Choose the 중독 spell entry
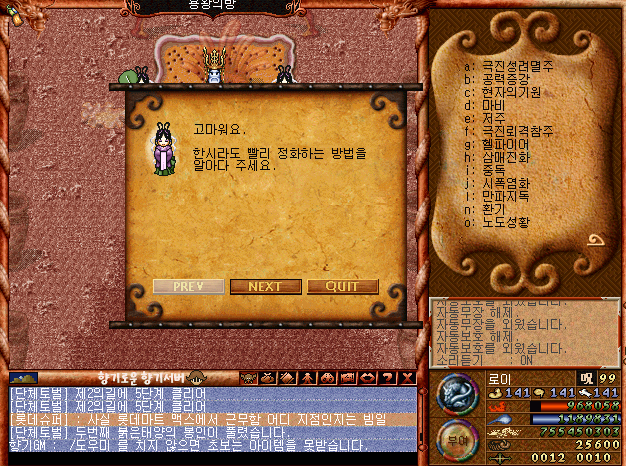 pyautogui.click(x=494, y=168)
